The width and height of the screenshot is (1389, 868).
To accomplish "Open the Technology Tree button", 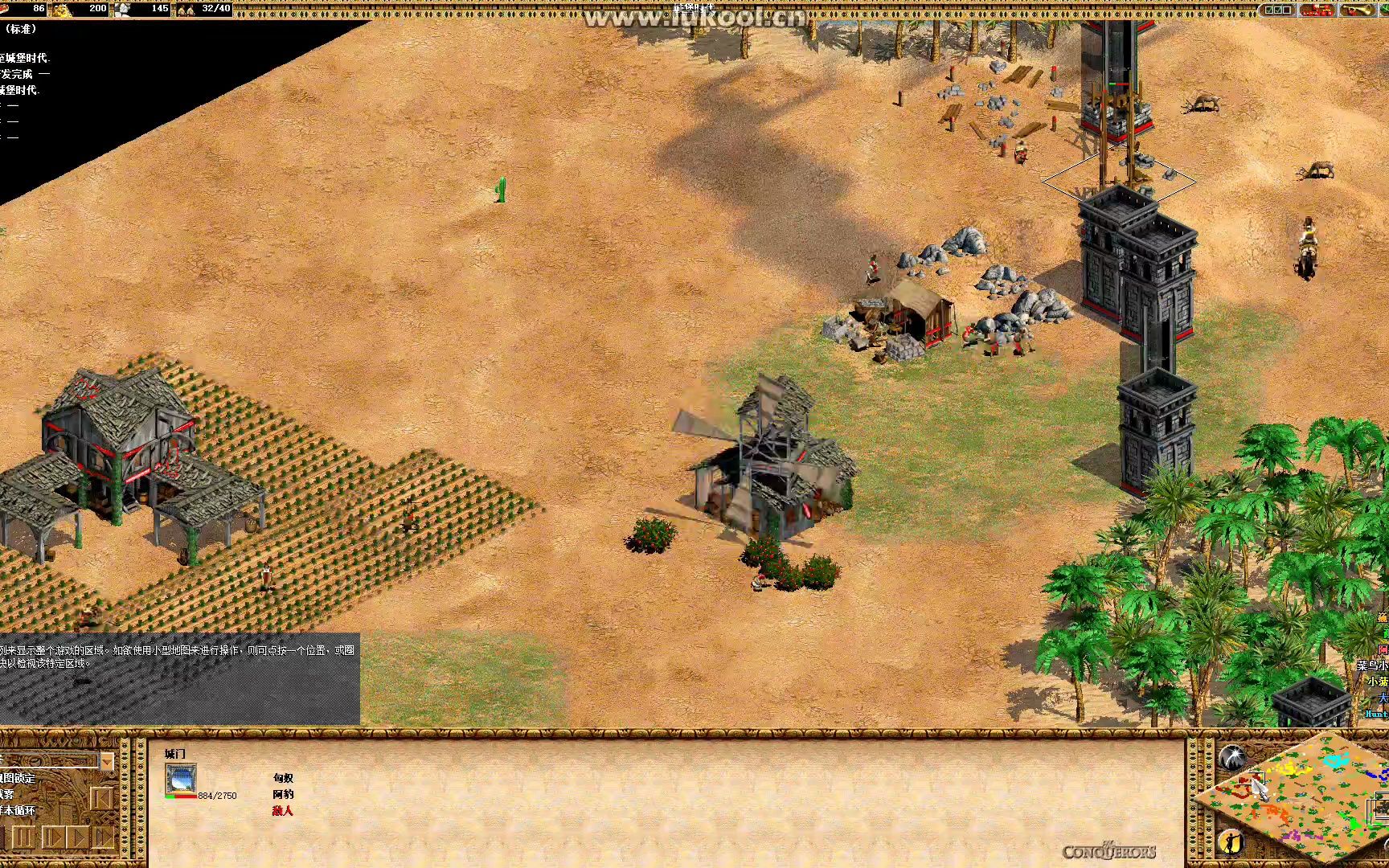I will pos(1317,10).
